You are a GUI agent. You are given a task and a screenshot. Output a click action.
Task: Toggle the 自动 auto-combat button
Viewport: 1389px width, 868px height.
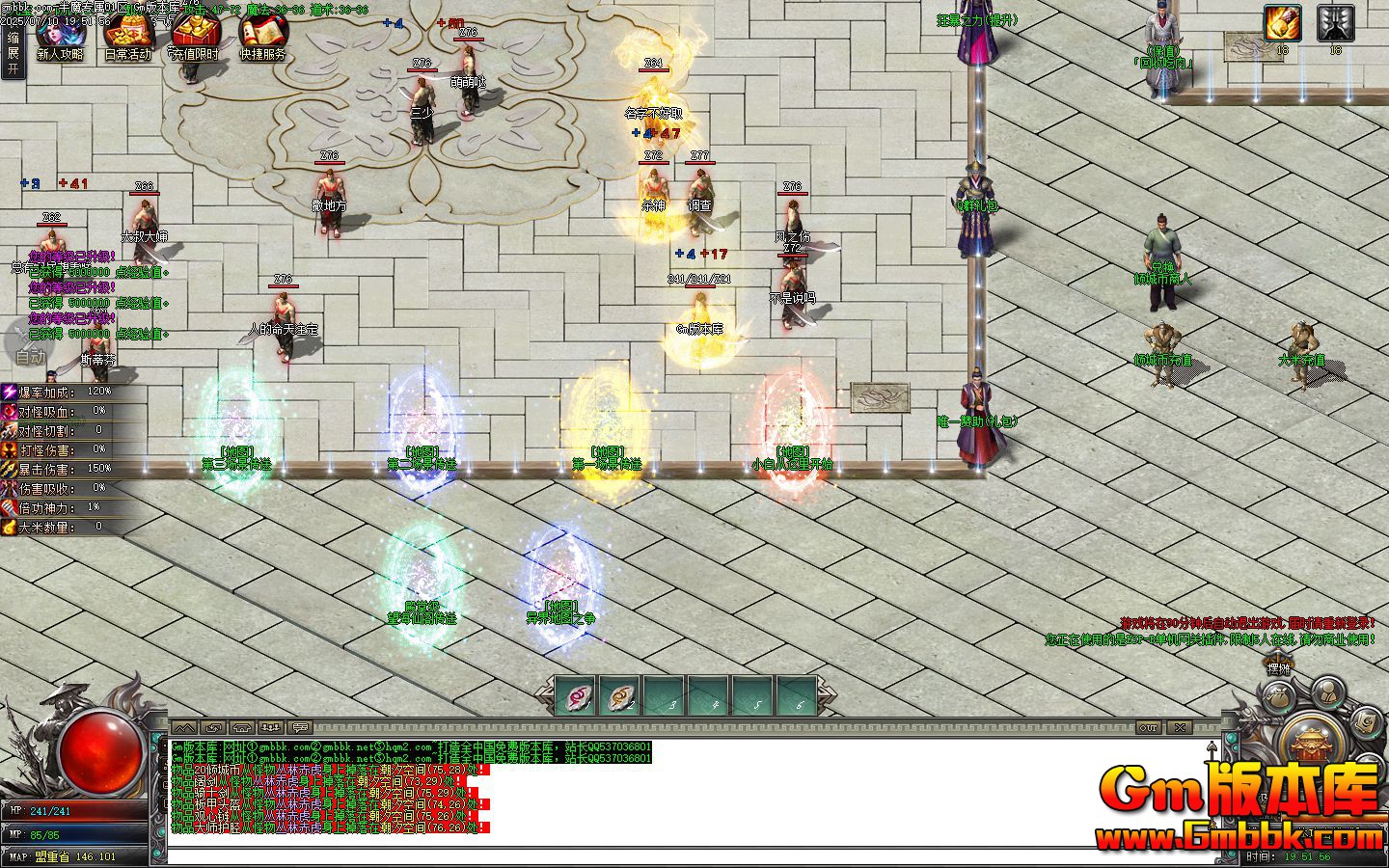click(x=29, y=349)
